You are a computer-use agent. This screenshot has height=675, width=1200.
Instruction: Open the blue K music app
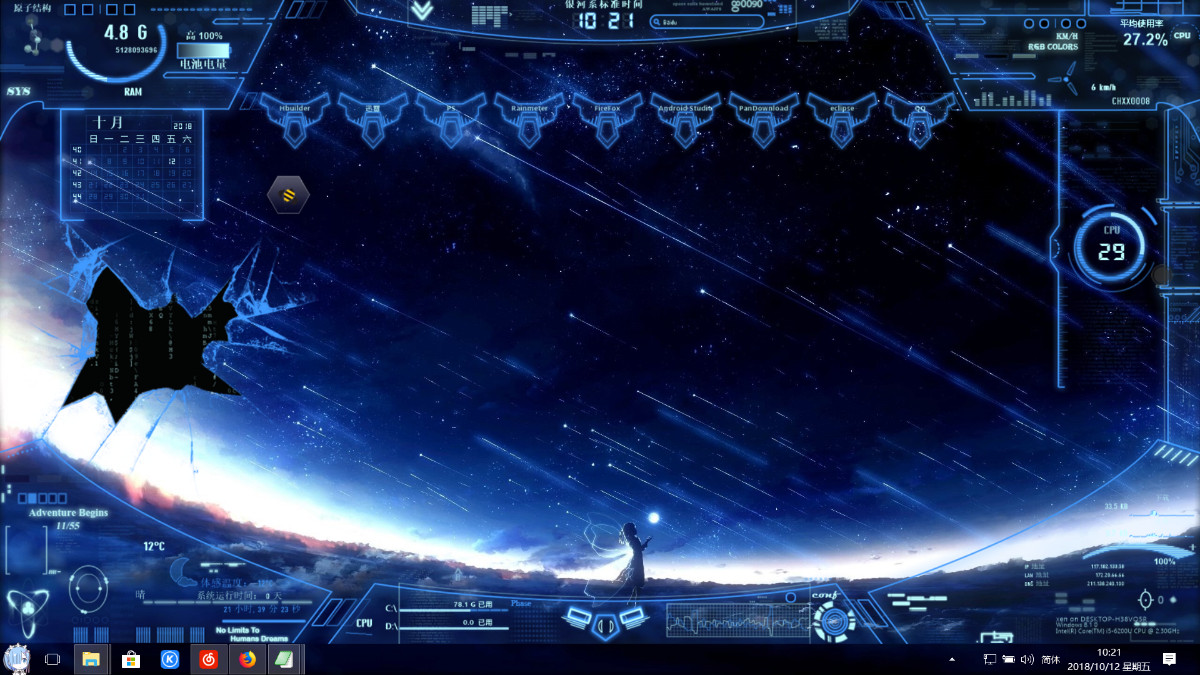point(170,659)
